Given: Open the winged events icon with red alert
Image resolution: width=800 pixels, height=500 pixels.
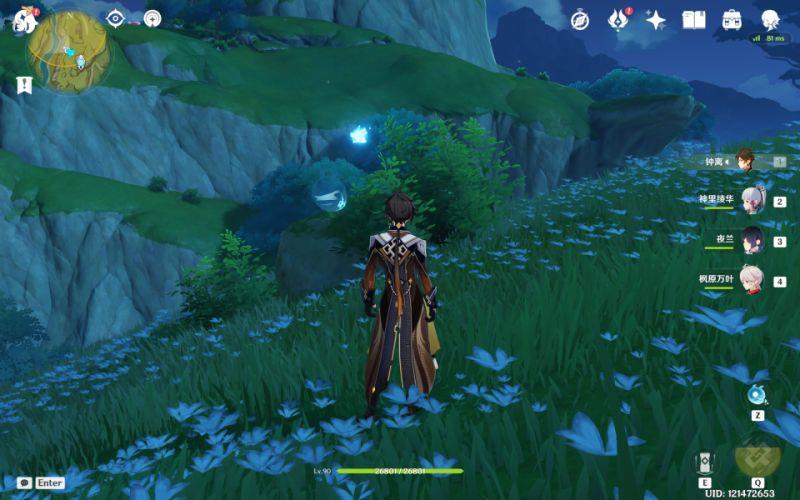Looking at the screenshot, I should (618, 20).
